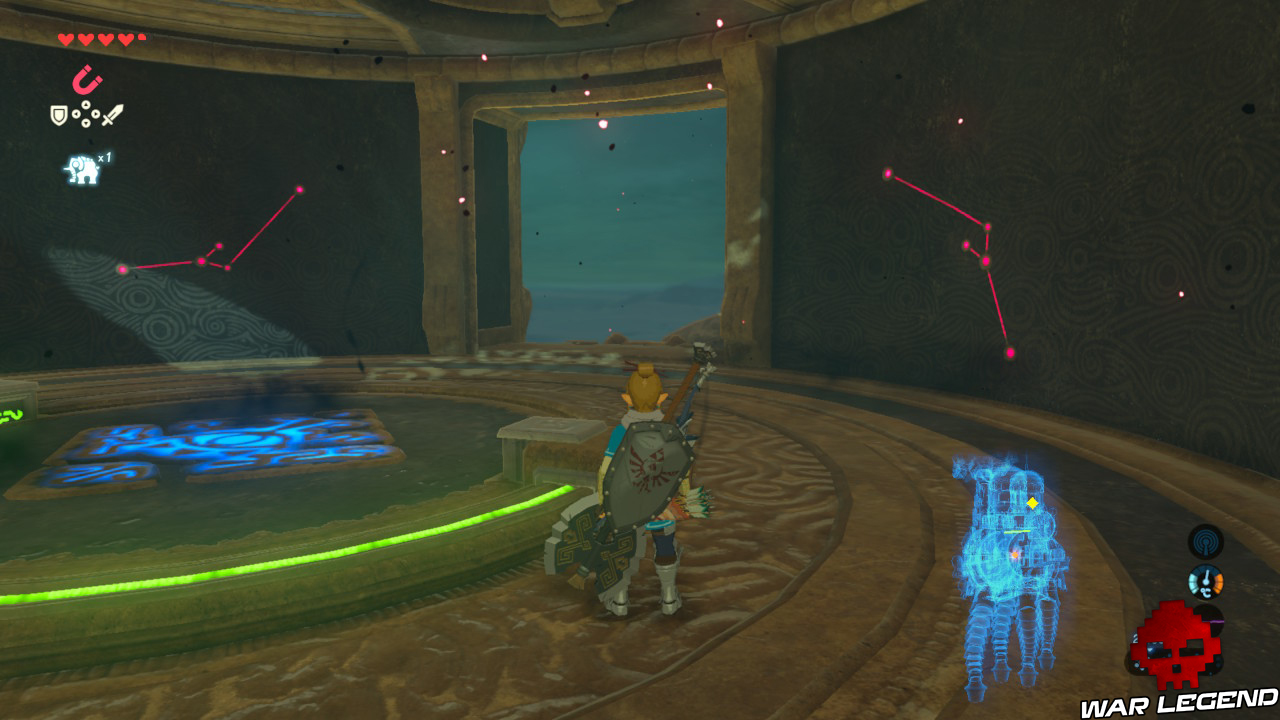The width and height of the screenshot is (1280, 720).
Task: Click the up arrow on the d-pad indicator
Action: point(86,104)
